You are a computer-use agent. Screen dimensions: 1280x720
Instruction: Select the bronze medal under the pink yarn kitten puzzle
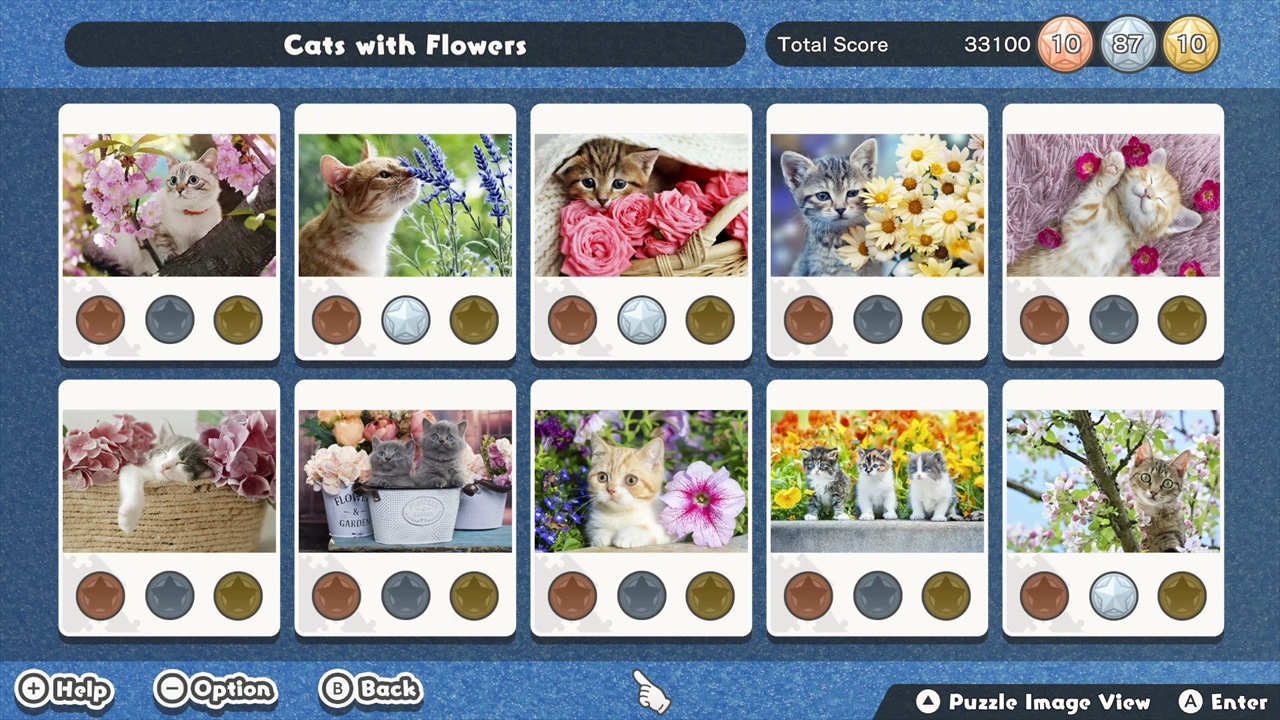pos(1045,319)
